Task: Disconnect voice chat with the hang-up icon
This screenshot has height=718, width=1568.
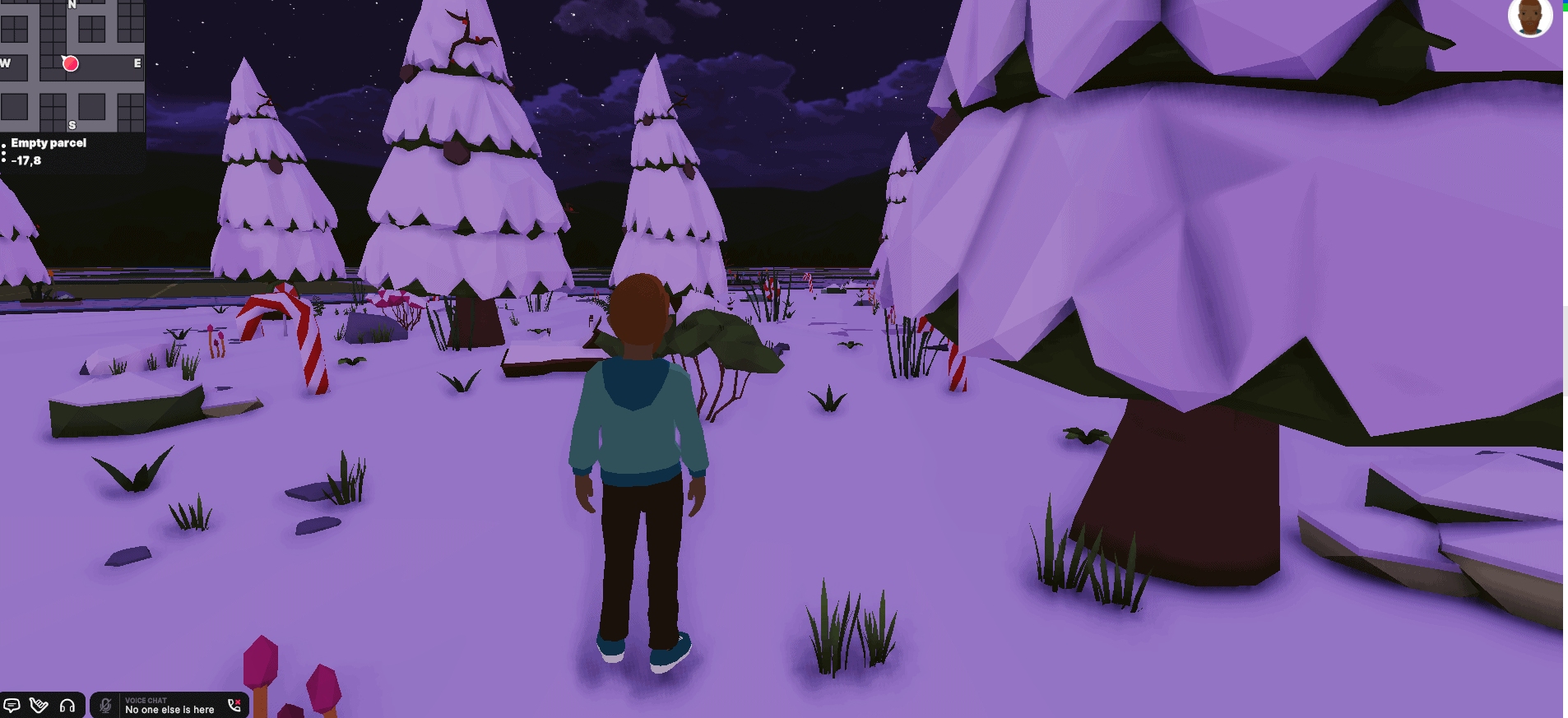Action: tap(234, 706)
